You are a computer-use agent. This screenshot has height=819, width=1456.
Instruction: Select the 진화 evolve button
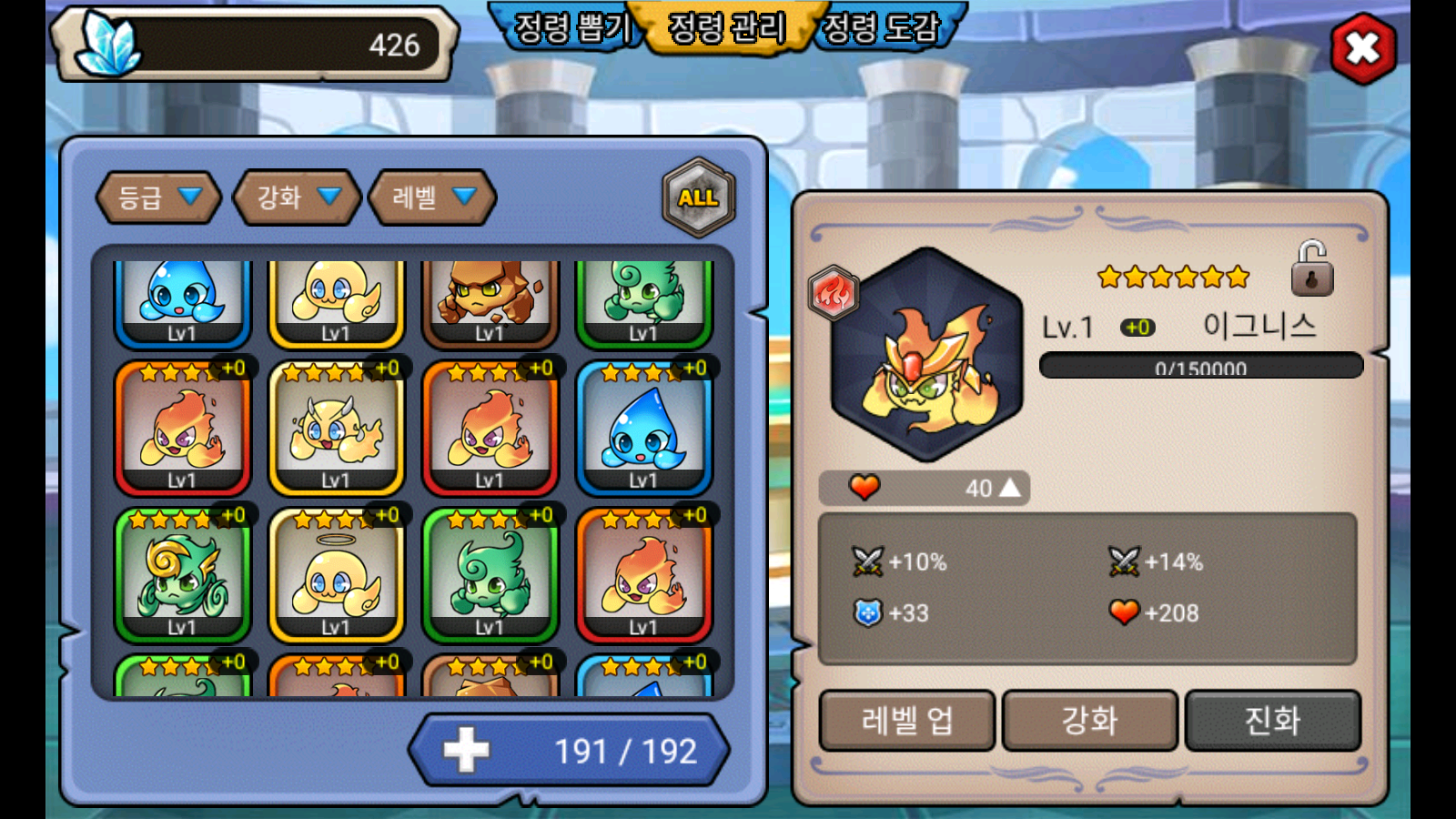(x=1272, y=721)
